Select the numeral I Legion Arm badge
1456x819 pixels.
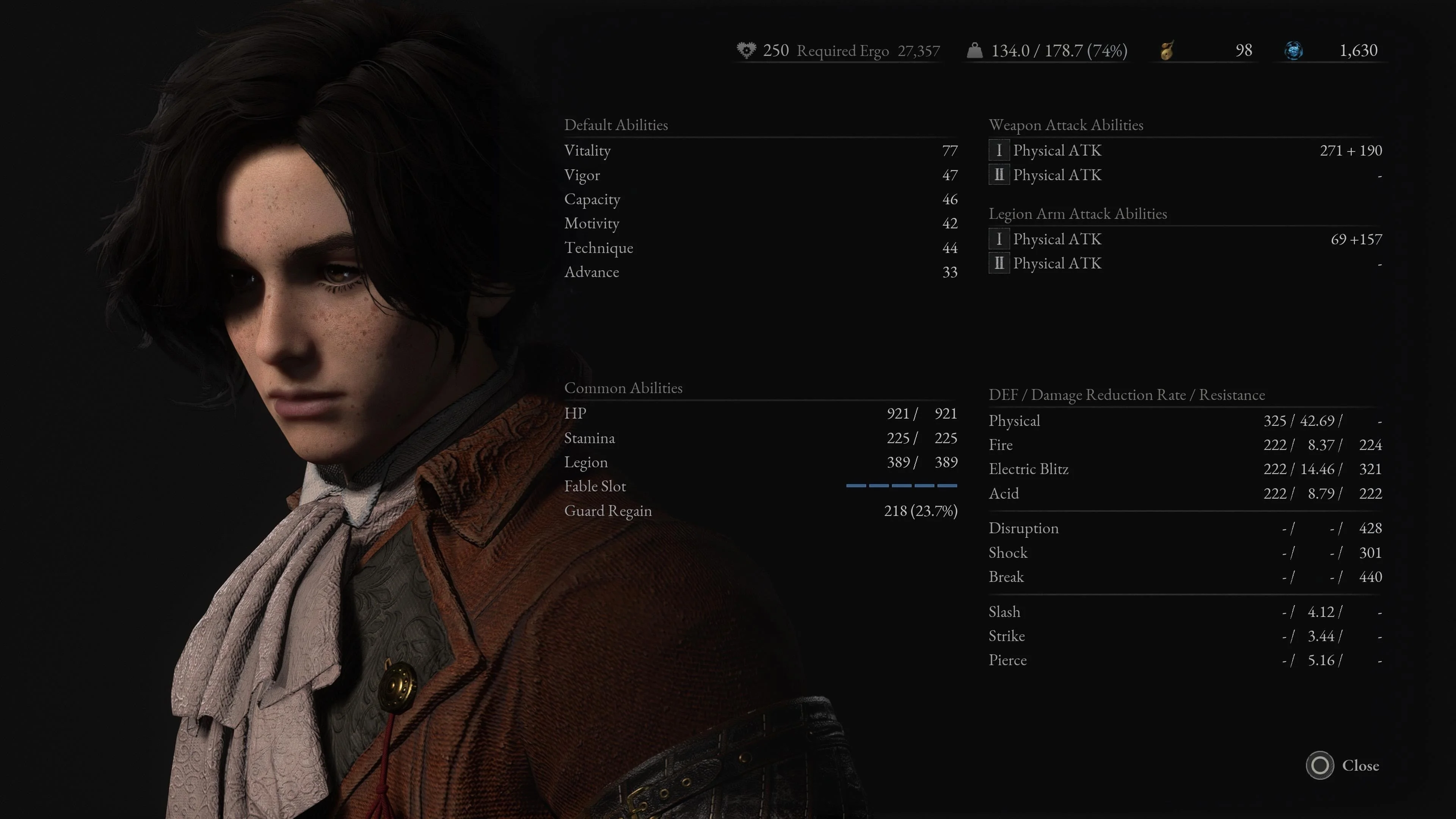coord(999,239)
